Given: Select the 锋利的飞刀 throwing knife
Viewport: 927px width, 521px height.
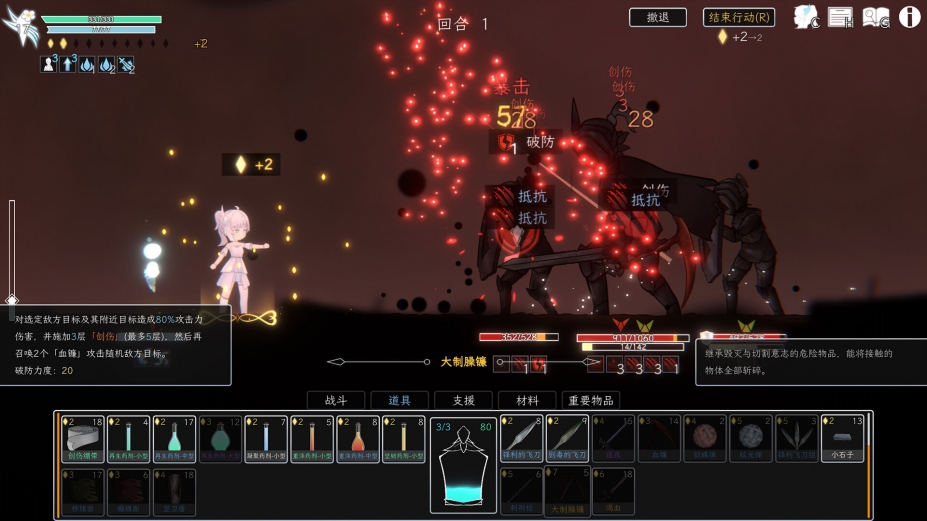Looking at the screenshot, I should (x=522, y=439).
